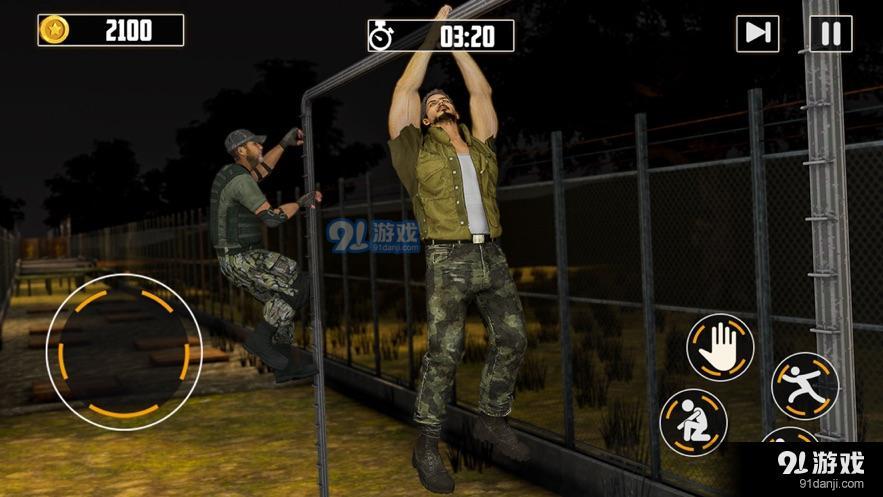This screenshot has width=883, height=497.
Task: Pause the game
Action: pyautogui.click(x=830, y=34)
